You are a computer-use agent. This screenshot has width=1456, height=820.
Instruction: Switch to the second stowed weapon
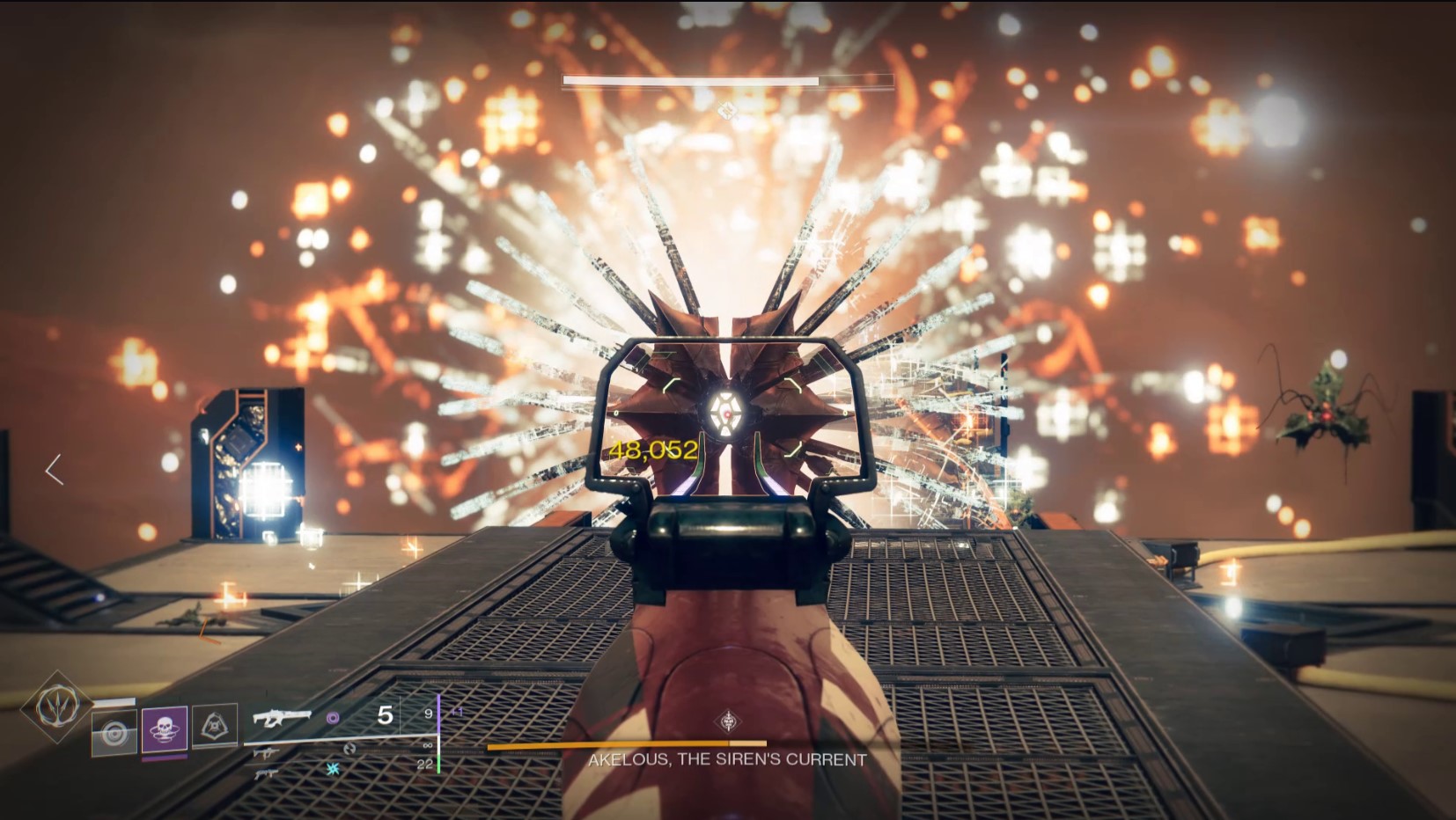pyautogui.click(x=266, y=754)
